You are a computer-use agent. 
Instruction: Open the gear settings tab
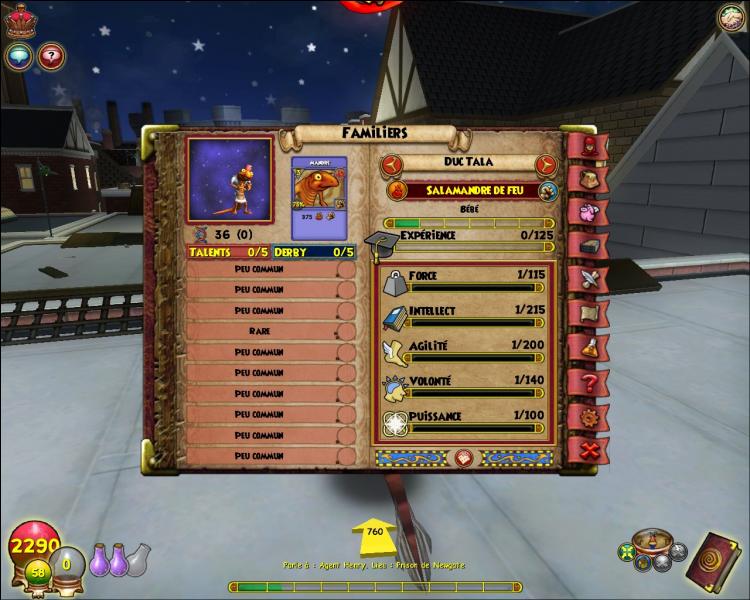pyautogui.click(x=588, y=415)
